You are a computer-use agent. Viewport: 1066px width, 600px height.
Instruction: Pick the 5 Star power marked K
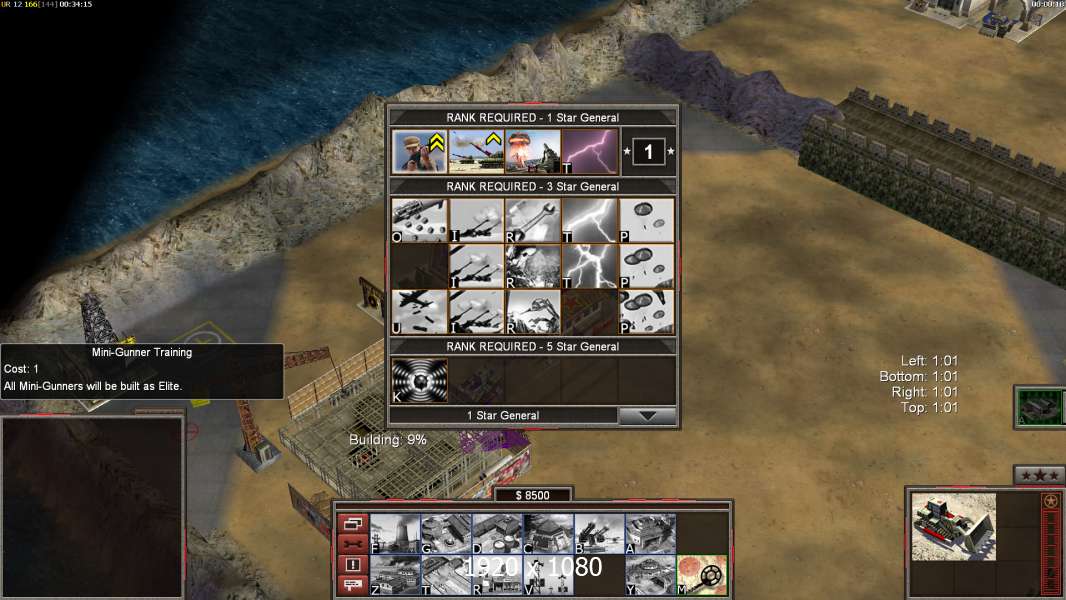(x=418, y=380)
